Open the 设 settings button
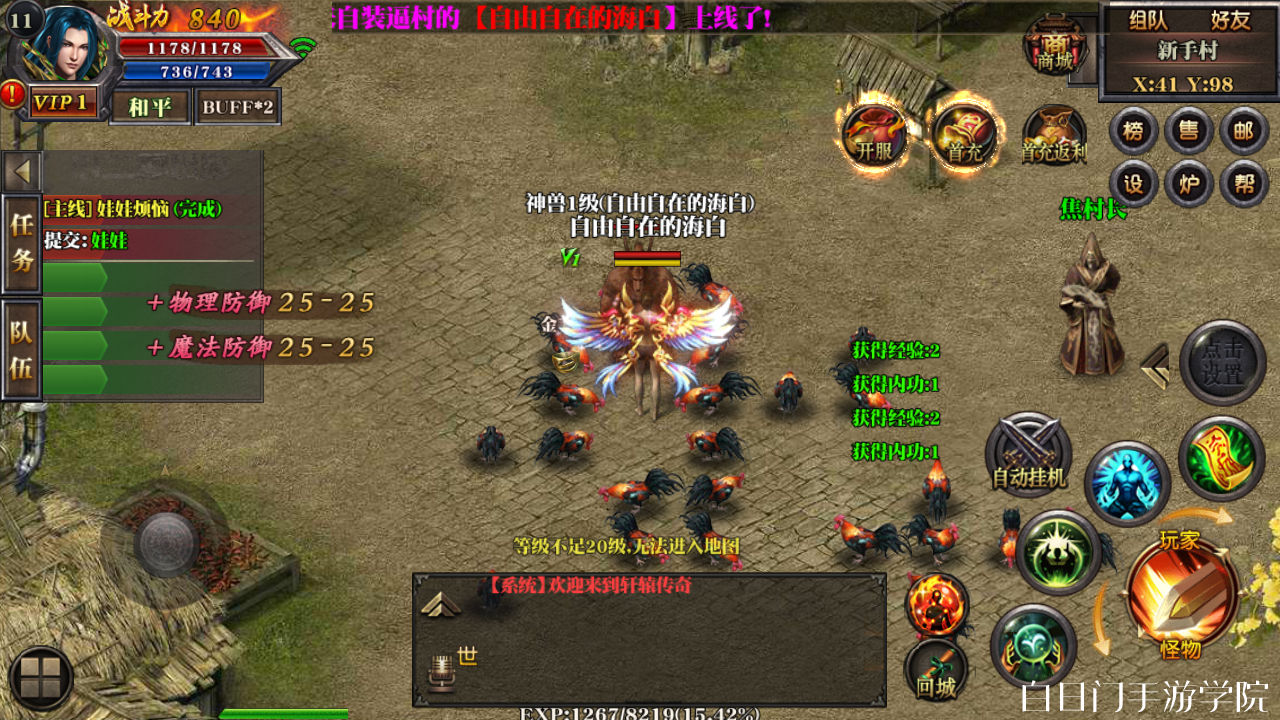This screenshot has width=1280, height=720. point(1133,184)
